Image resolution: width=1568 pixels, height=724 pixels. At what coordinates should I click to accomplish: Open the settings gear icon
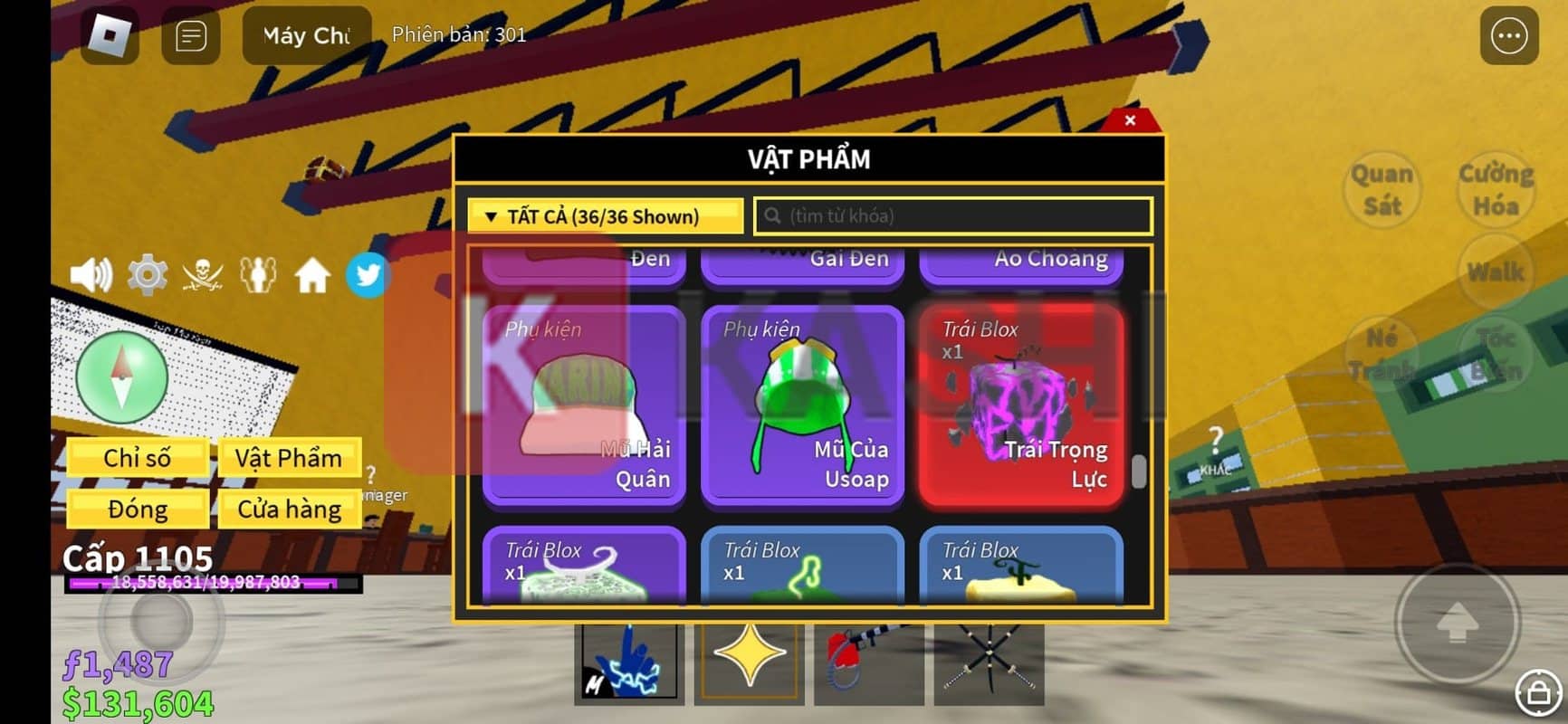click(147, 274)
